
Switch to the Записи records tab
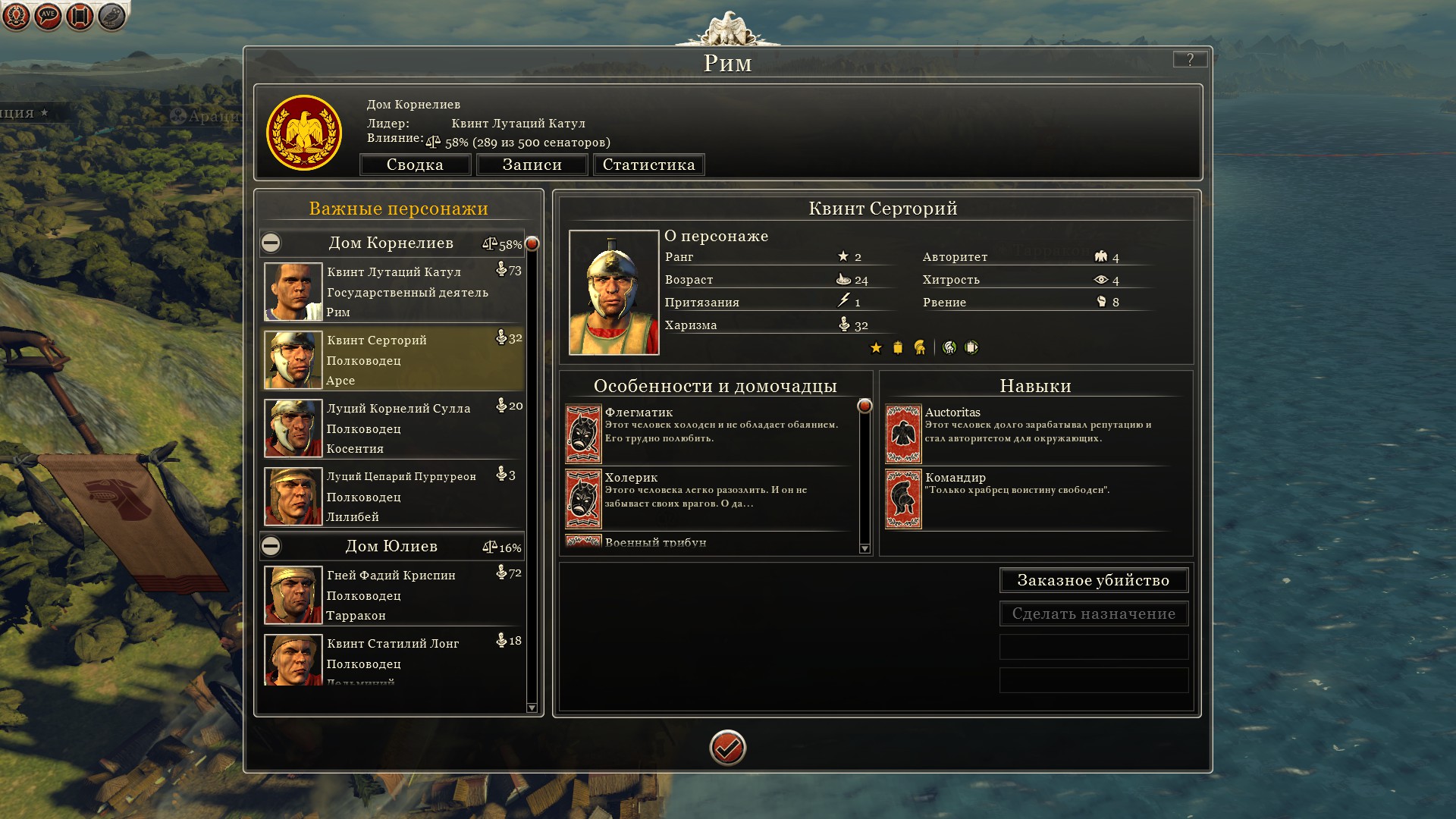click(532, 165)
